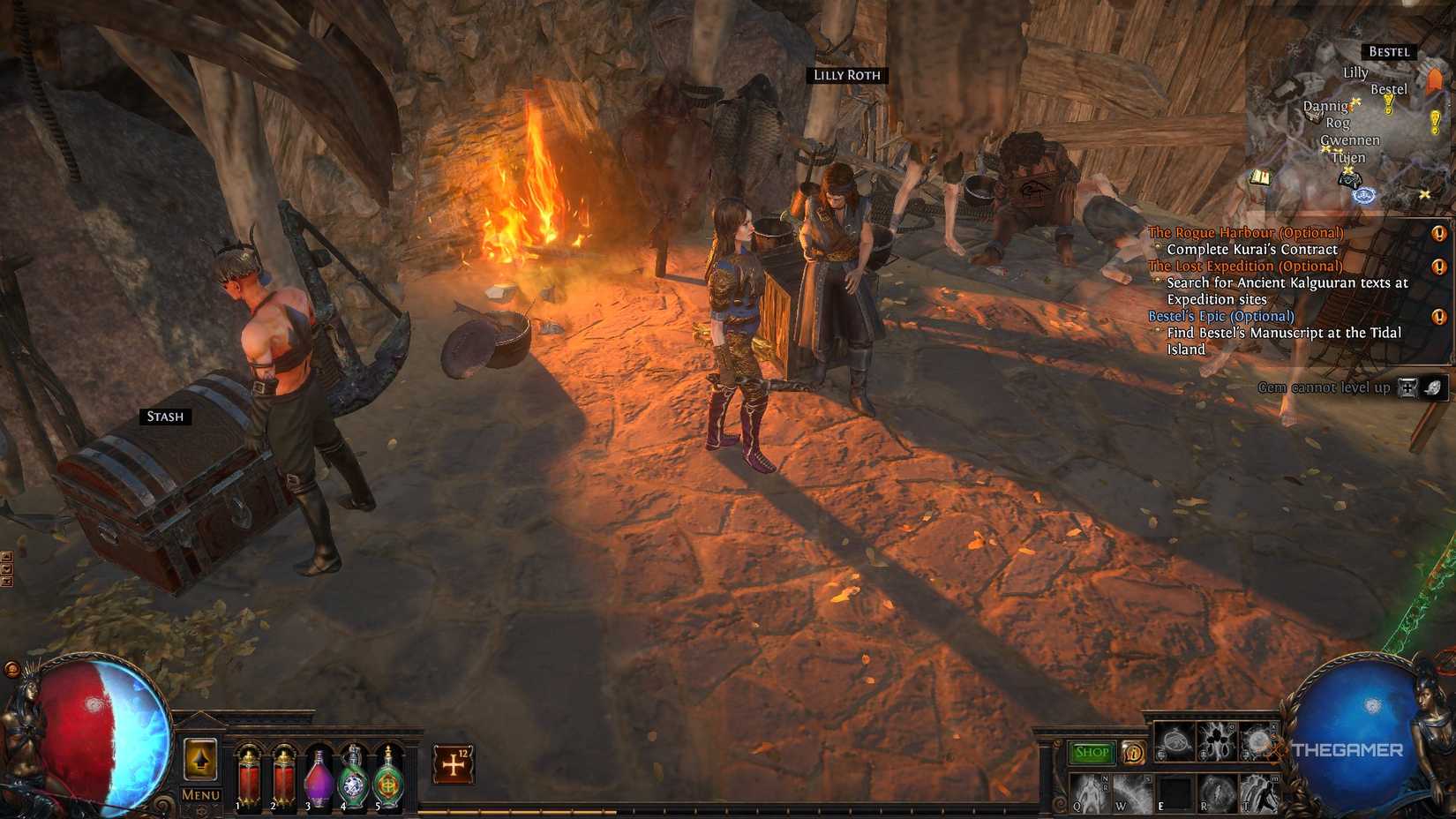This screenshot has width=1456, height=819.
Task: Select the middle-mouse skill slot icon
Action: click(x=1216, y=740)
